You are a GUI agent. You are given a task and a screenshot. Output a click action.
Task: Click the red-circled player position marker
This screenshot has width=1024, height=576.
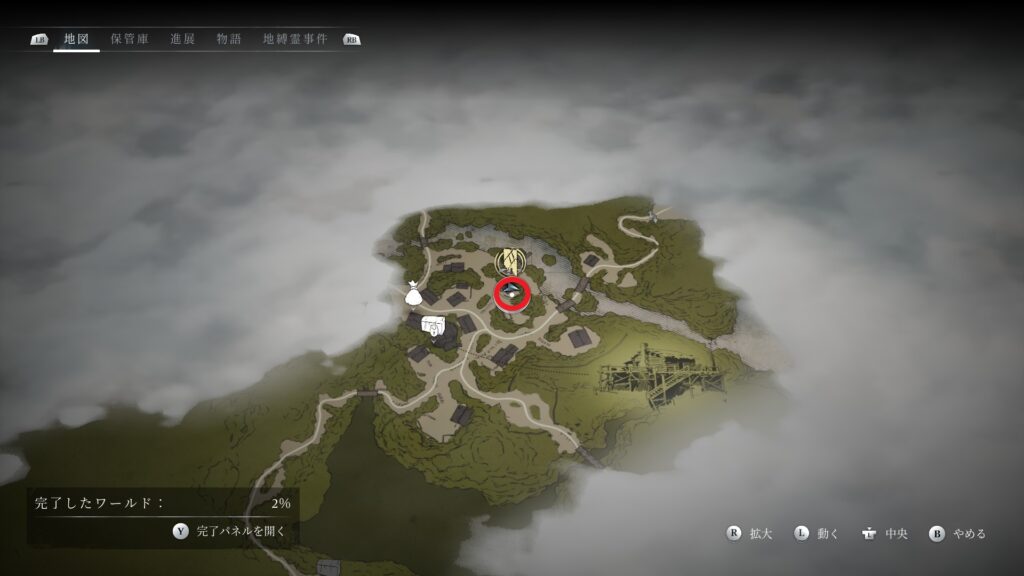512,294
